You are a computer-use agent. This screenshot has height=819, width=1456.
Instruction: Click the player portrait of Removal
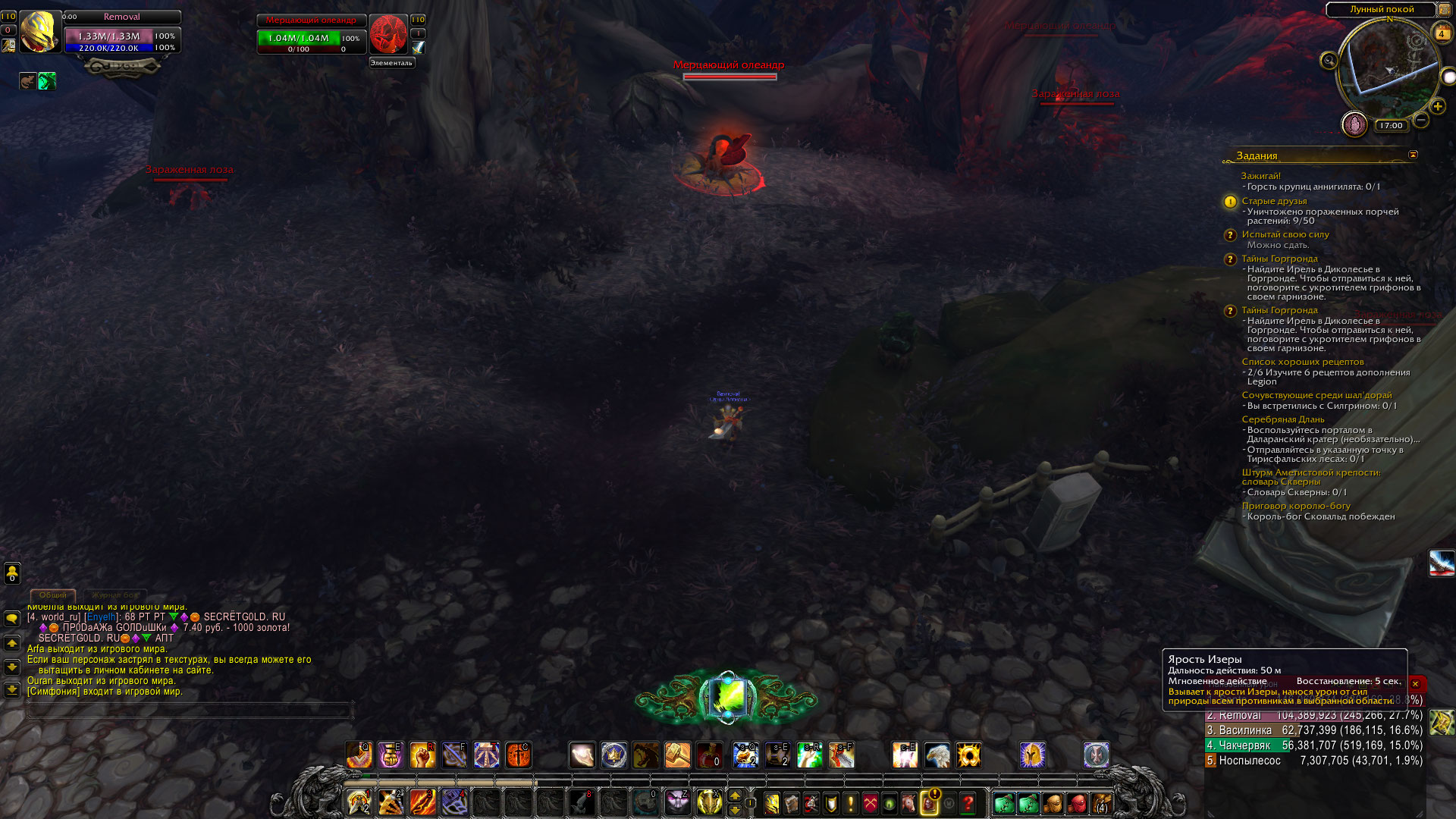[39, 32]
